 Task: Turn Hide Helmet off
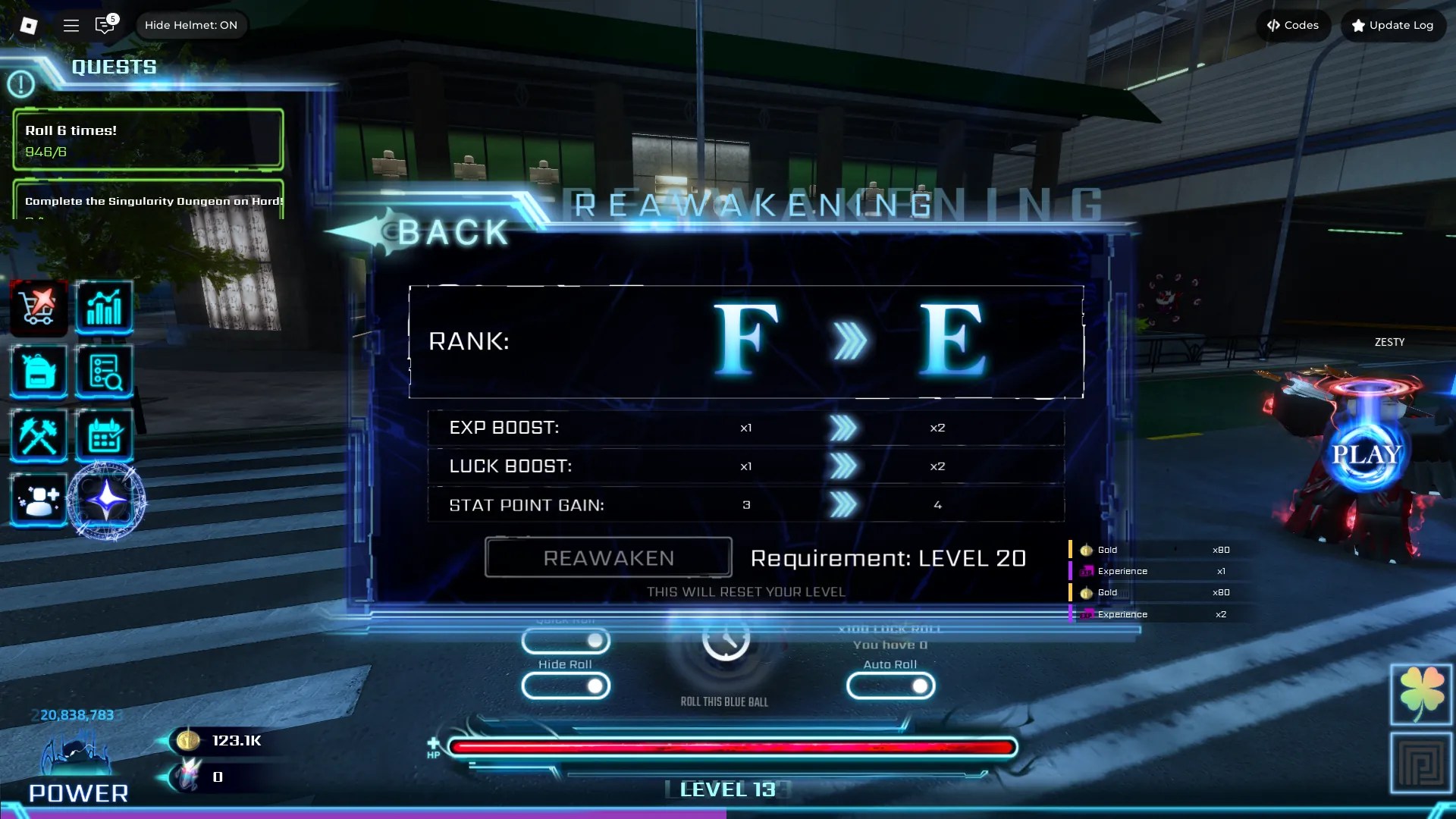click(x=191, y=24)
